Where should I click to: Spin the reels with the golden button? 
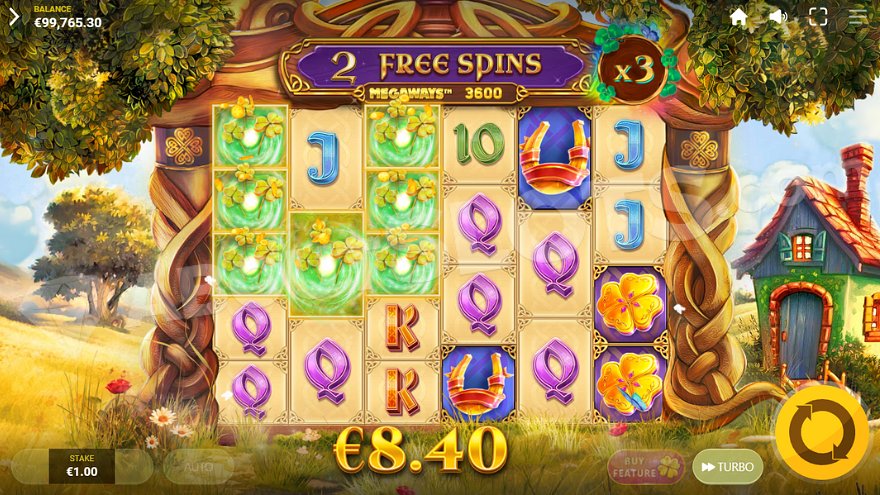click(822, 433)
